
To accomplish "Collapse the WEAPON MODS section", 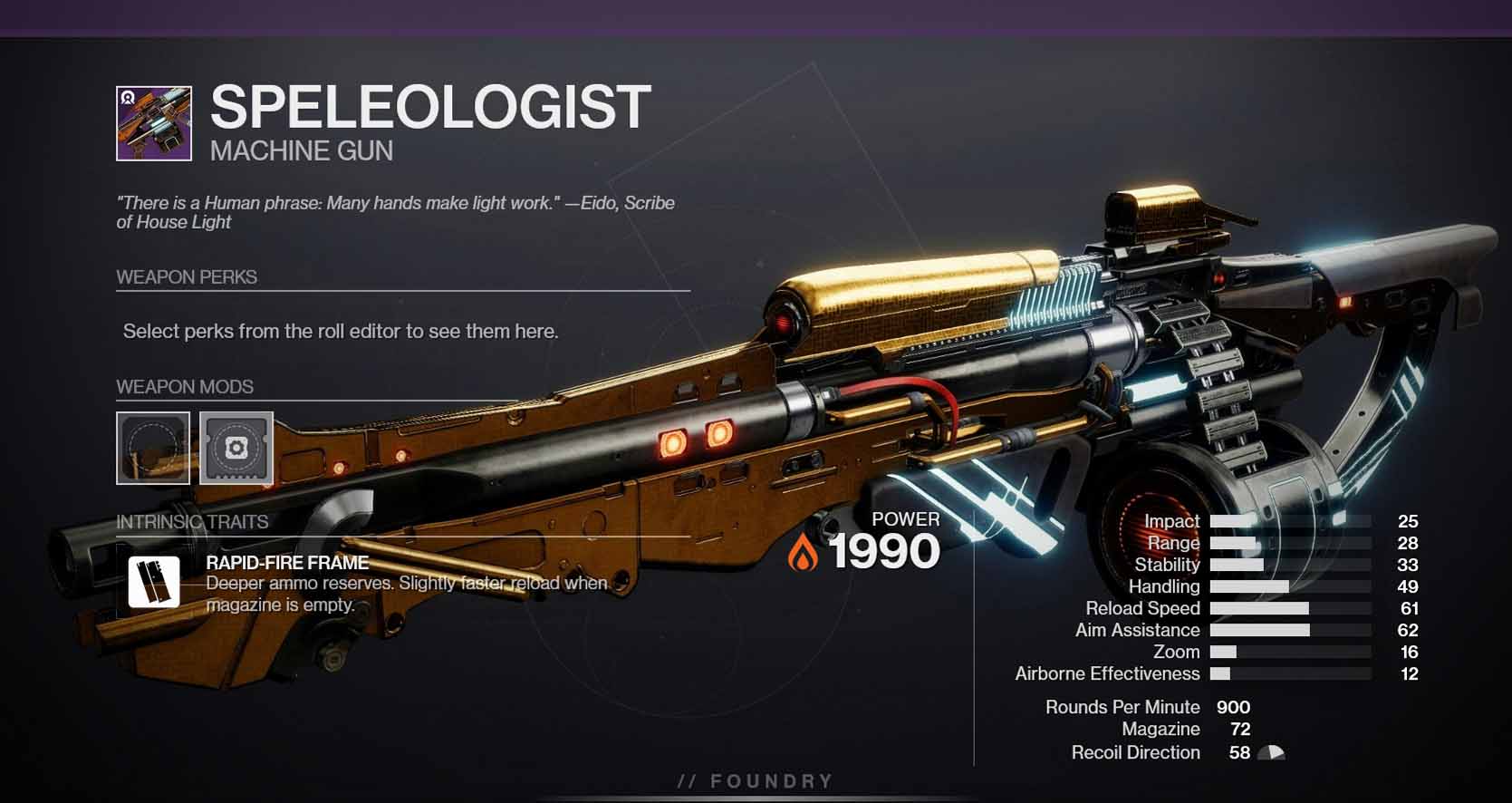I will [x=184, y=386].
